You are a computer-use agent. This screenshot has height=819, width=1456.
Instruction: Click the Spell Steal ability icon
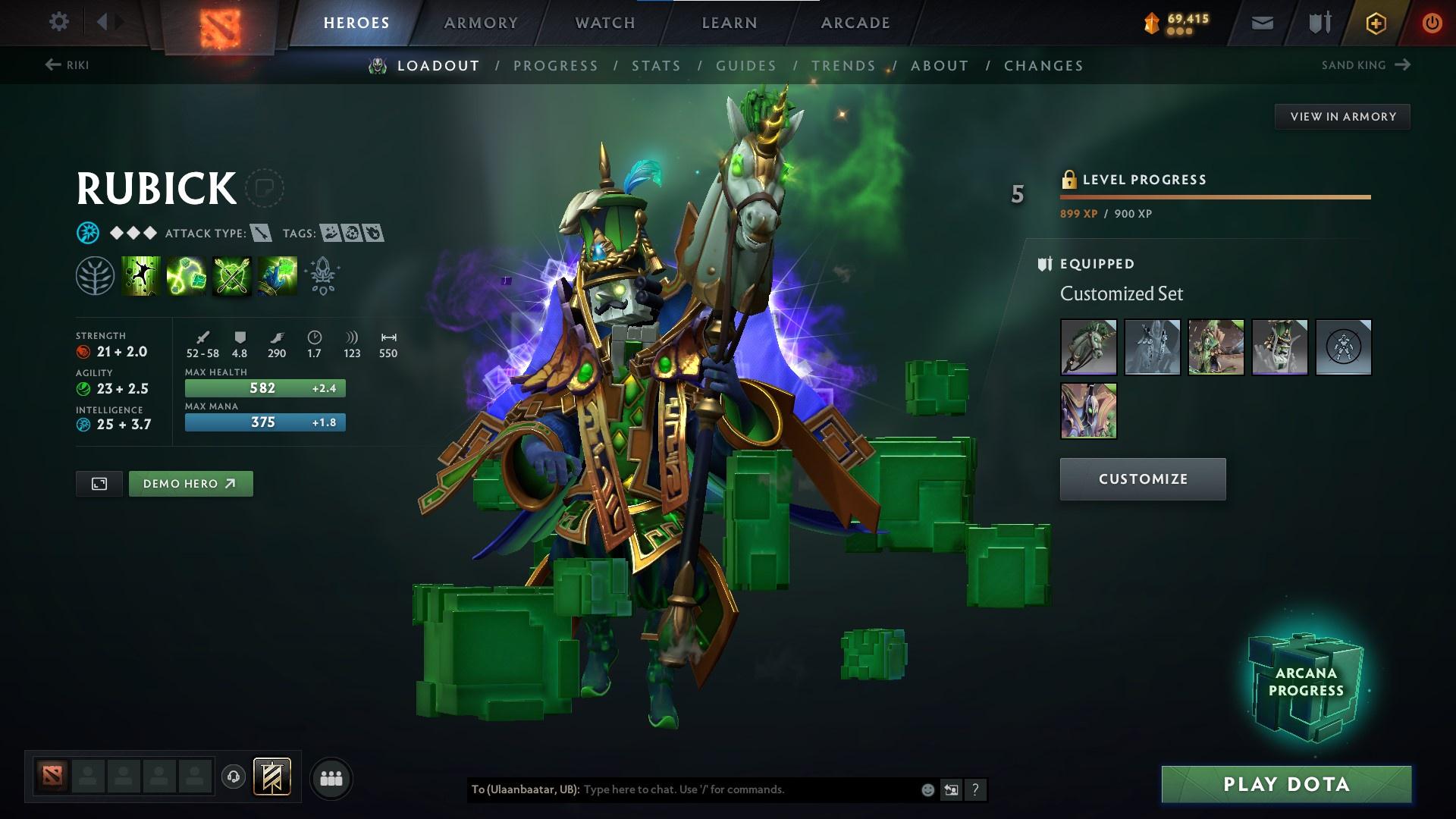(x=277, y=275)
